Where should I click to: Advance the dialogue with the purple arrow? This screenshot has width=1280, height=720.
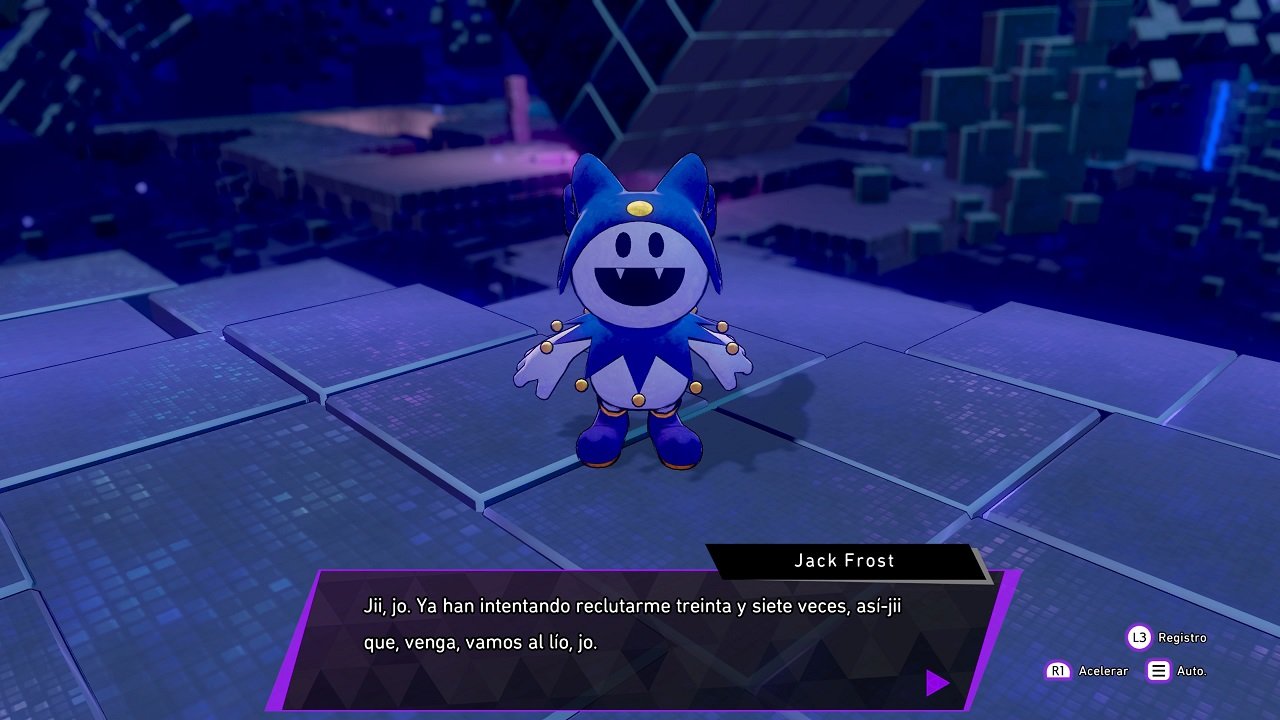[936, 683]
